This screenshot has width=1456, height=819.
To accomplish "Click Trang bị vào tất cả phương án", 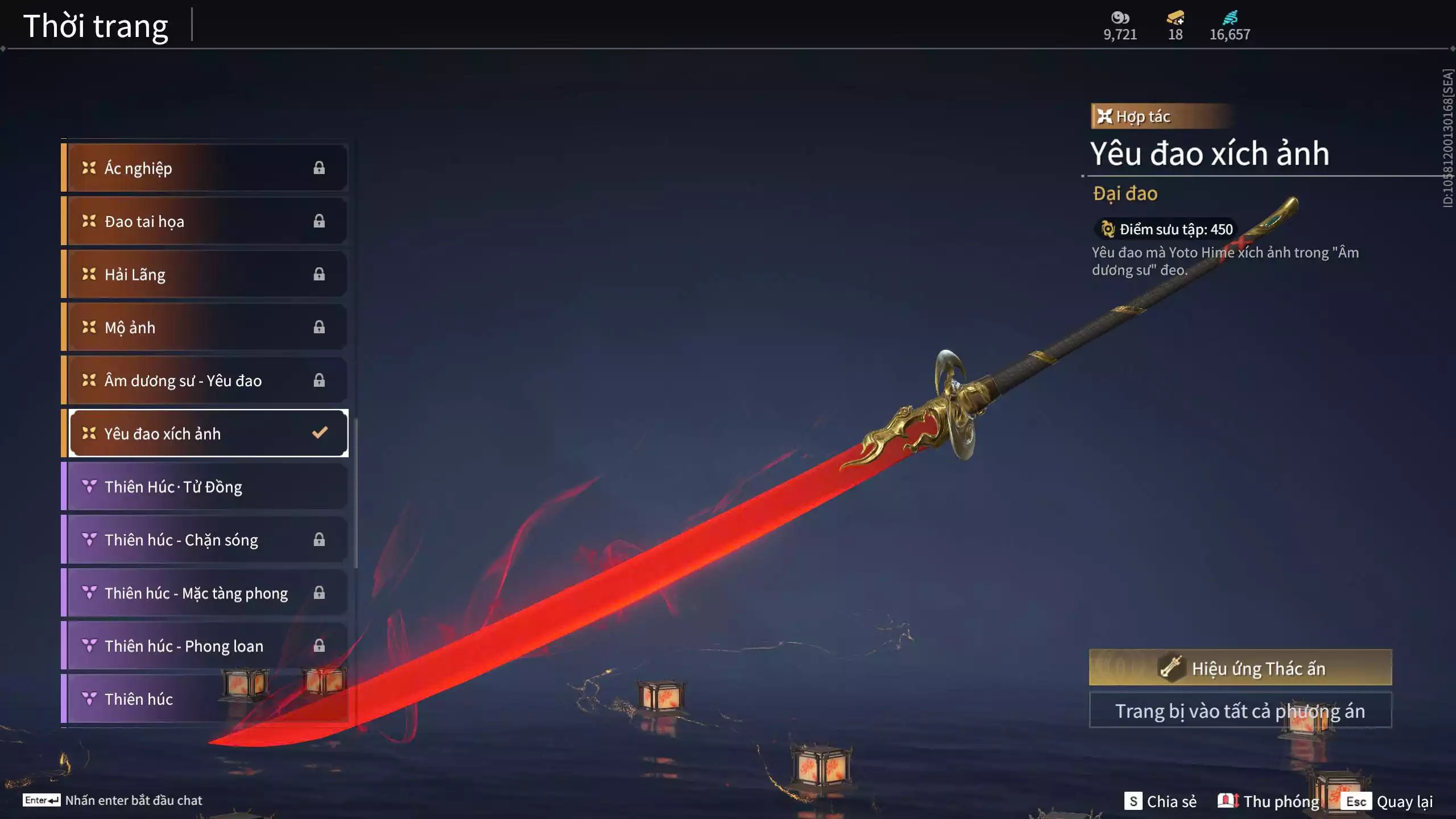I will 1240,711.
